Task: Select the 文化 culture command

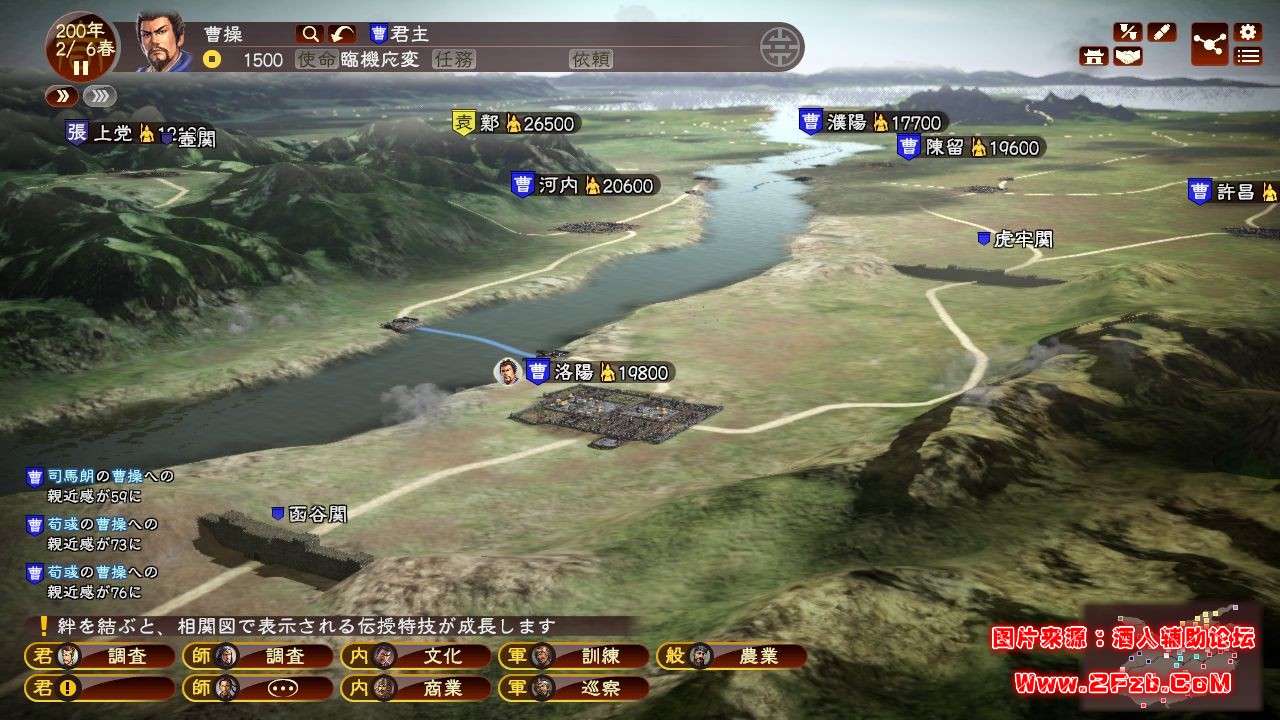Action: click(x=416, y=656)
